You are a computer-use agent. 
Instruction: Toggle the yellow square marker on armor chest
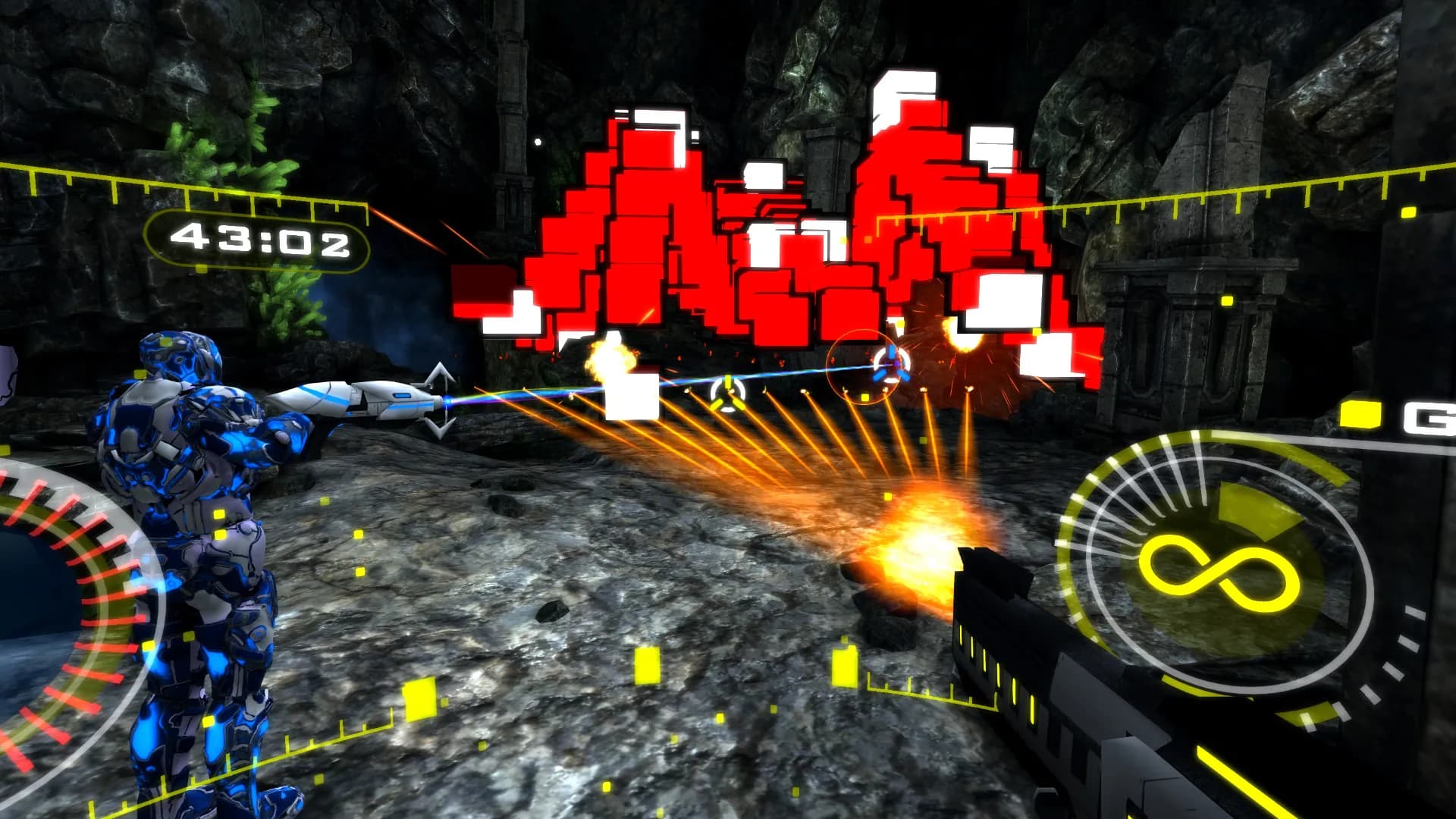pos(220,513)
